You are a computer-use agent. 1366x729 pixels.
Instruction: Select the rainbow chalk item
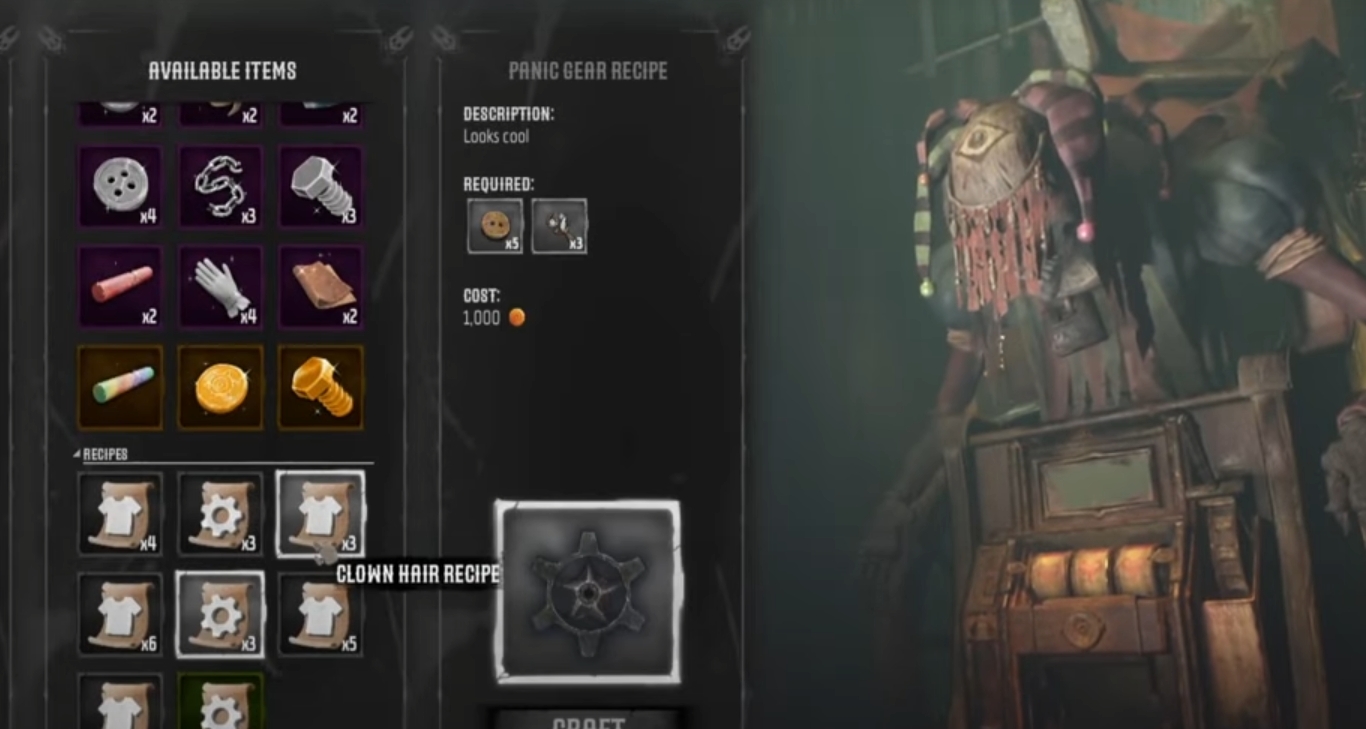click(x=120, y=387)
